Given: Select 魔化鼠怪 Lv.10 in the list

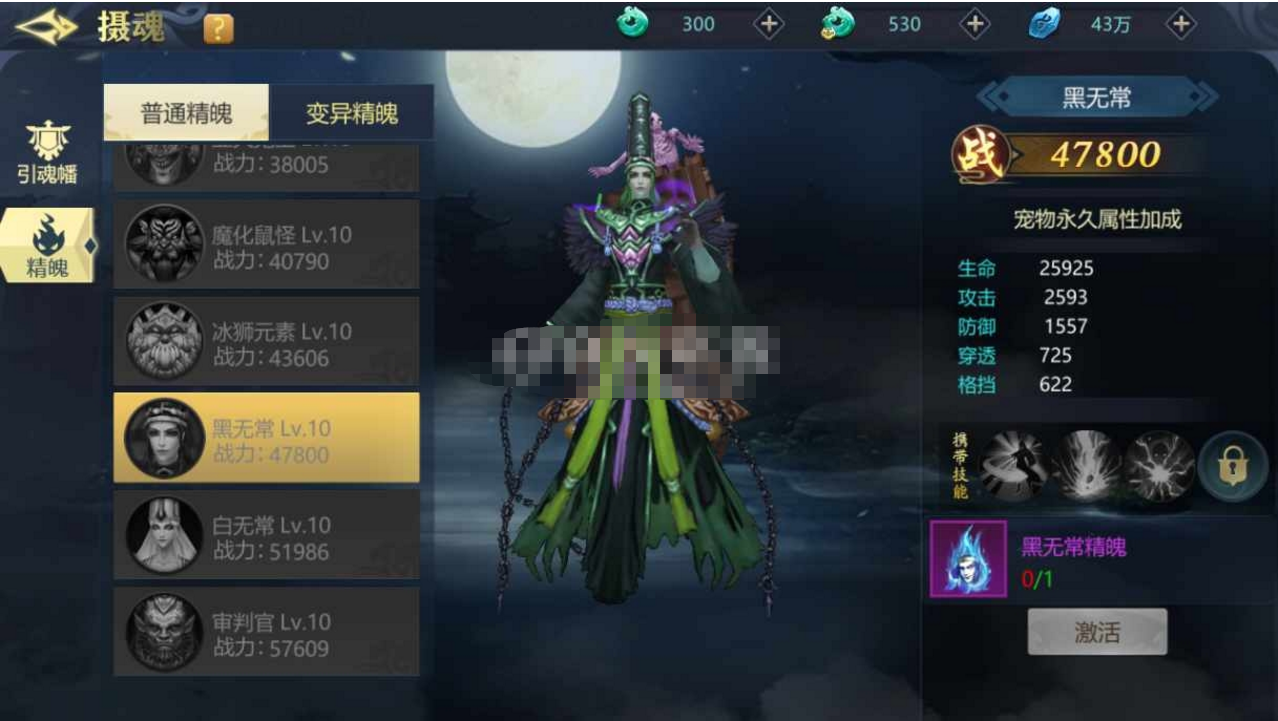Looking at the screenshot, I should 266,245.
